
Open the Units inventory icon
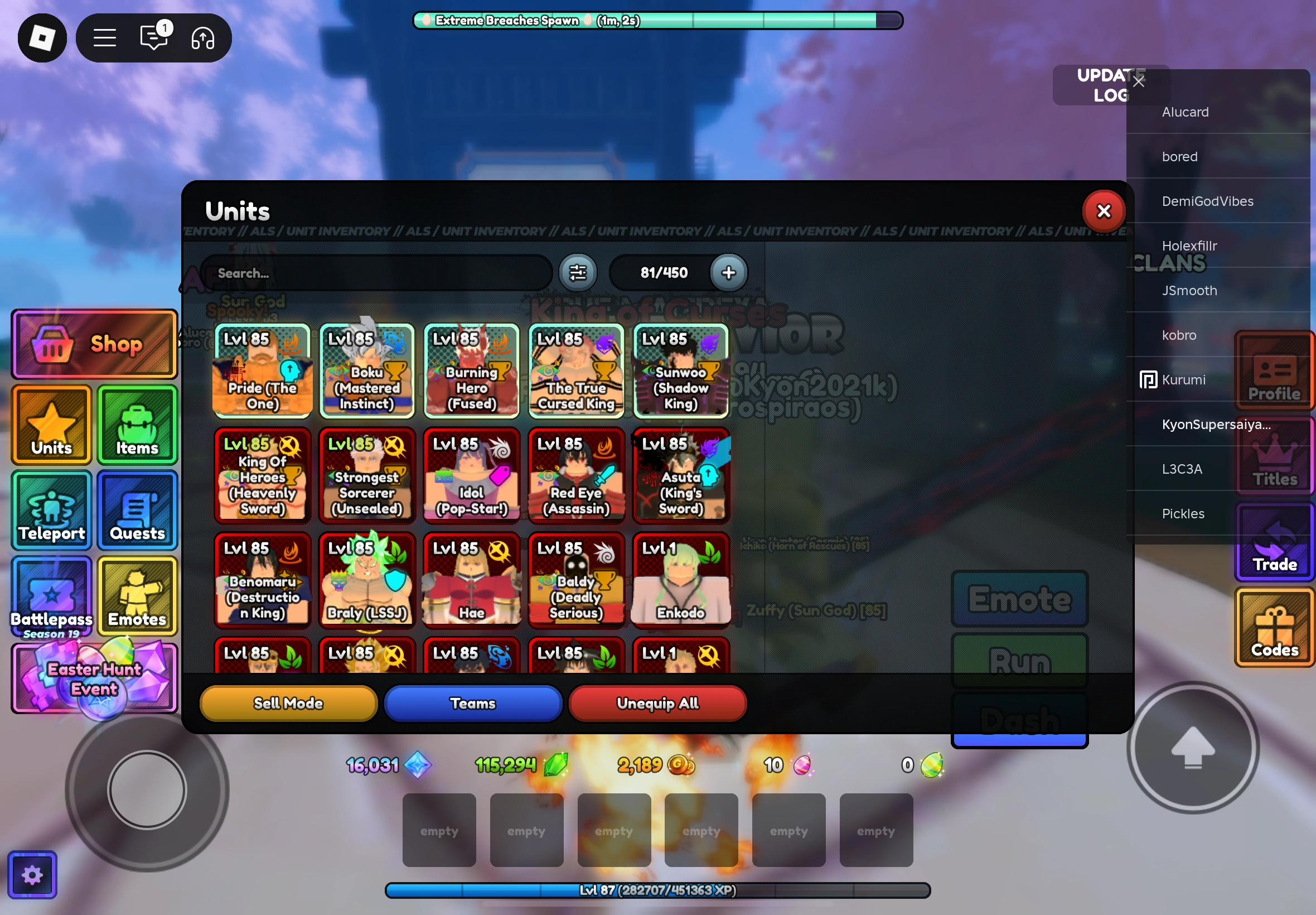coord(51,425)
